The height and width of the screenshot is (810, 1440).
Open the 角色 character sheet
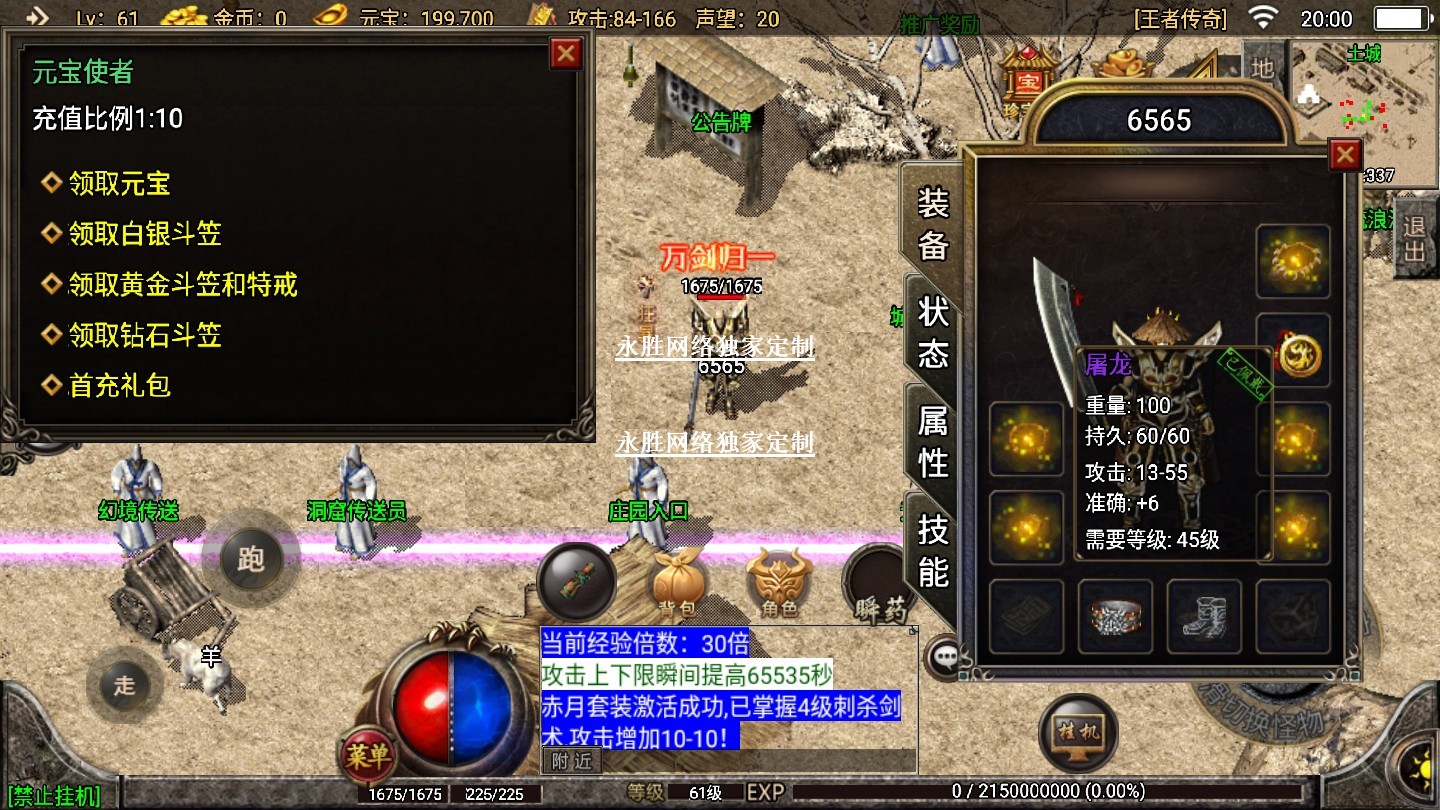click(779, 582)
